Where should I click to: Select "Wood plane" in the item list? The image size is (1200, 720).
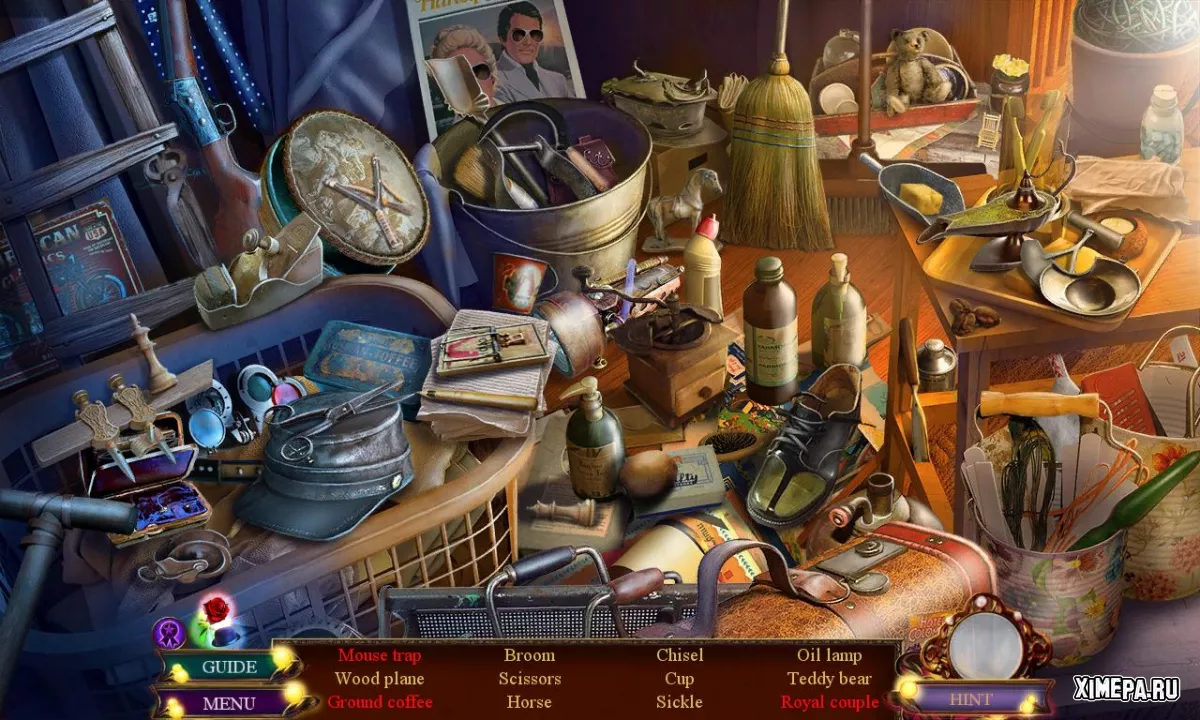(x=379, y=679)
